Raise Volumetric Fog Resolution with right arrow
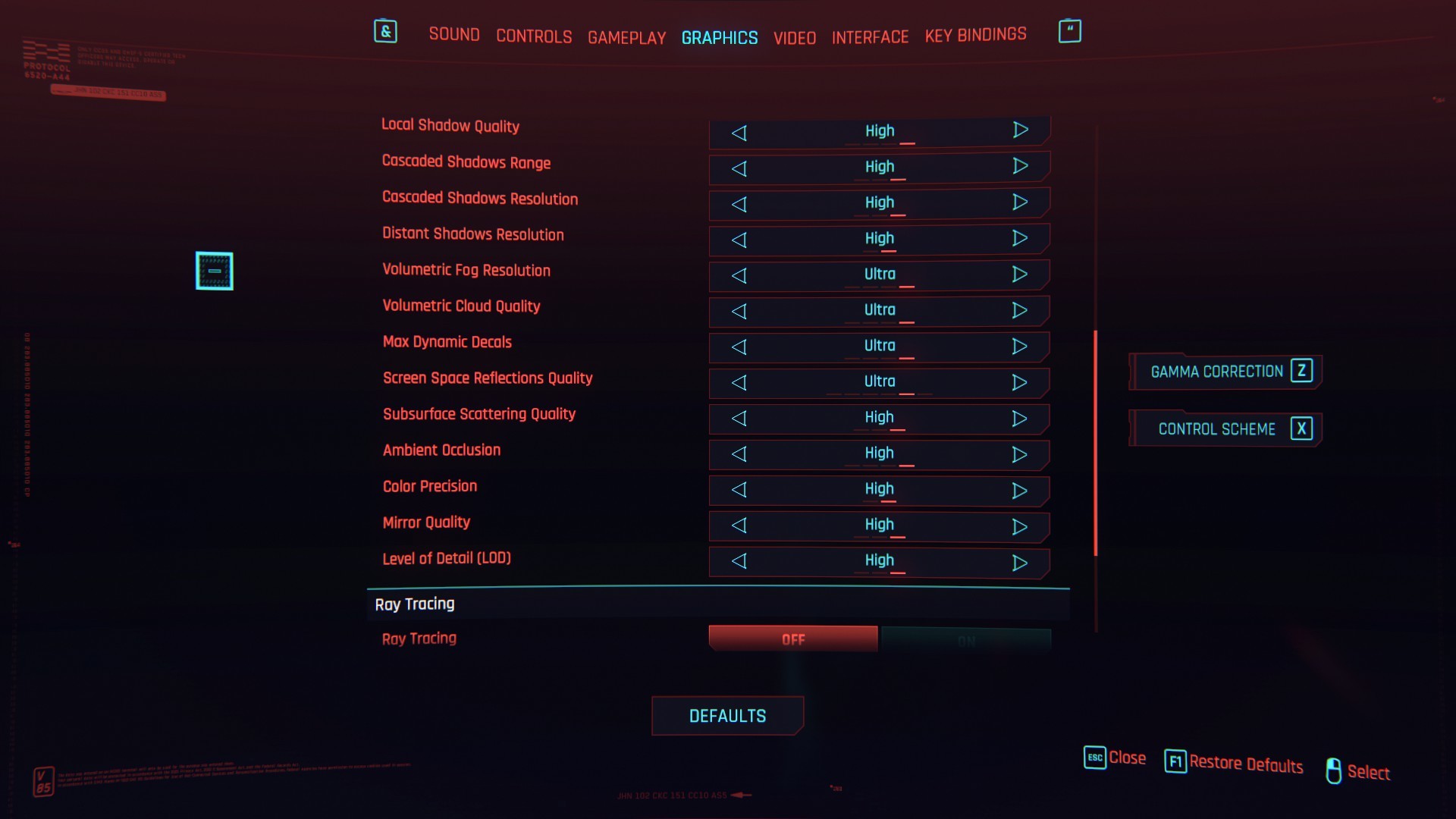Viewport: 1456px width, 819px height. 1020,276
